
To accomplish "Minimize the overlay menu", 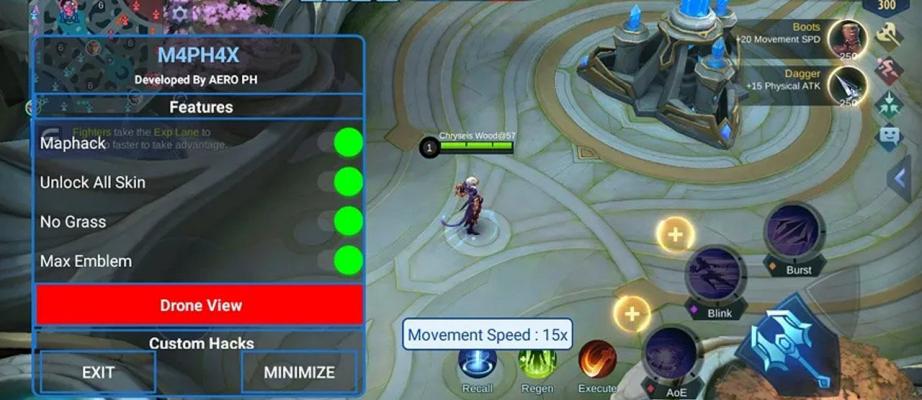I will 299,372.
